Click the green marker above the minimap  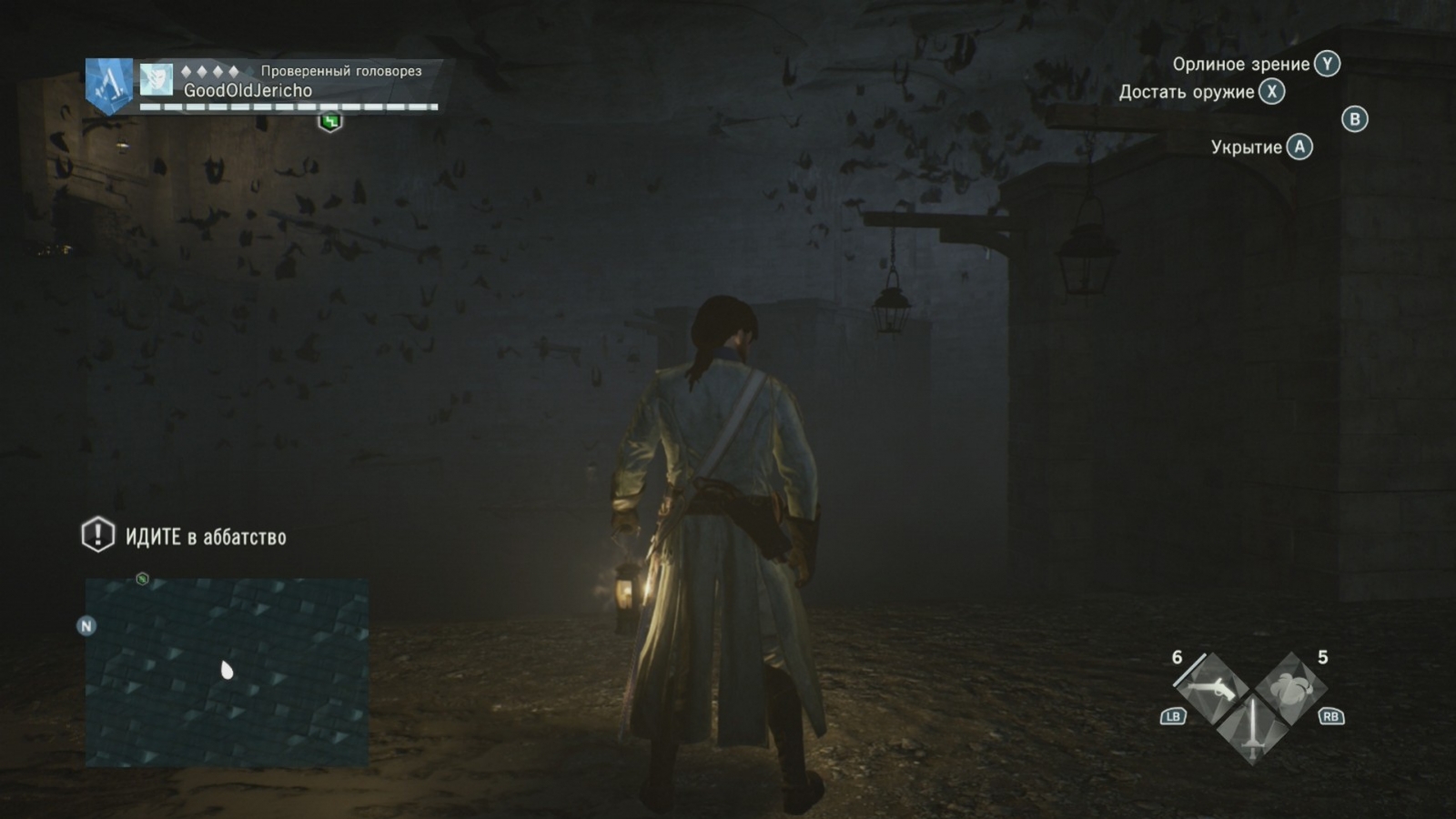tap(141, 578)
